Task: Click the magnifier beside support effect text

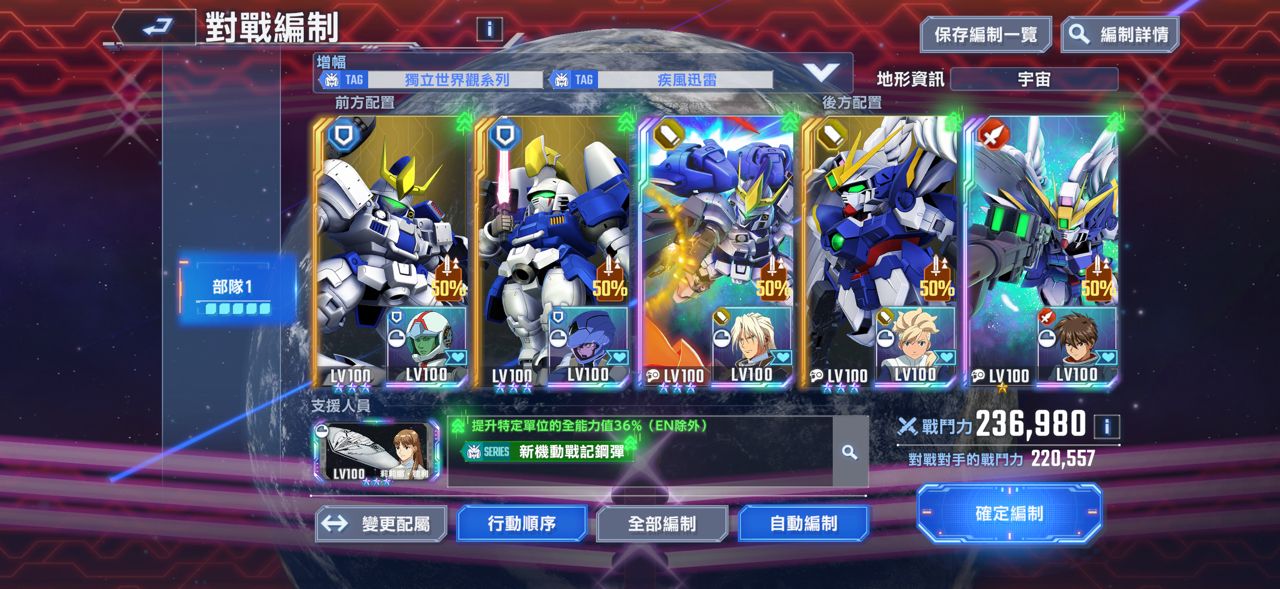Action: [x=849, y=452]
